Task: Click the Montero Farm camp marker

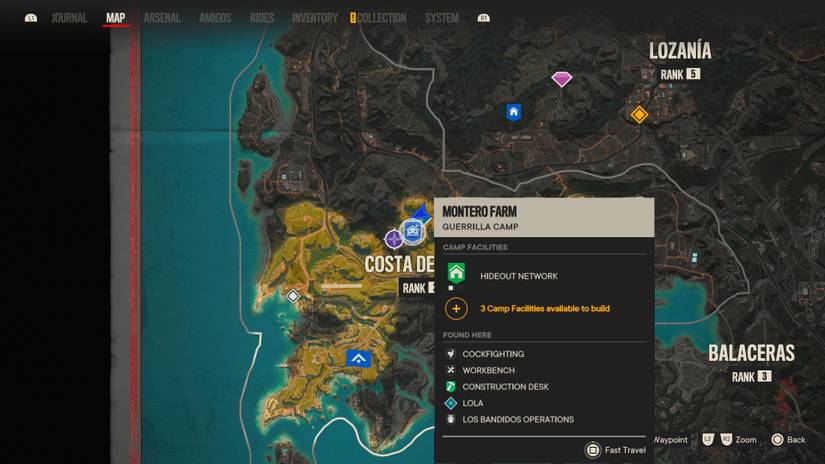Action: point(412,231)
